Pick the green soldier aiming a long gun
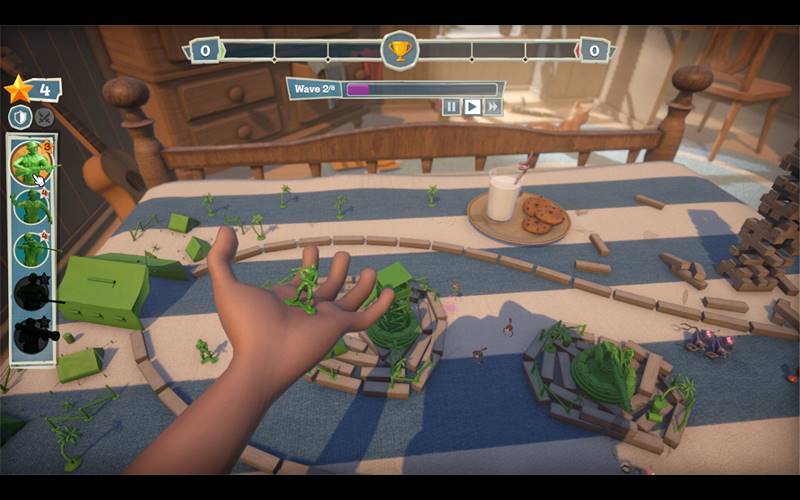The height and width of the screenshot is (500, 800). click(x=32, y=250)
